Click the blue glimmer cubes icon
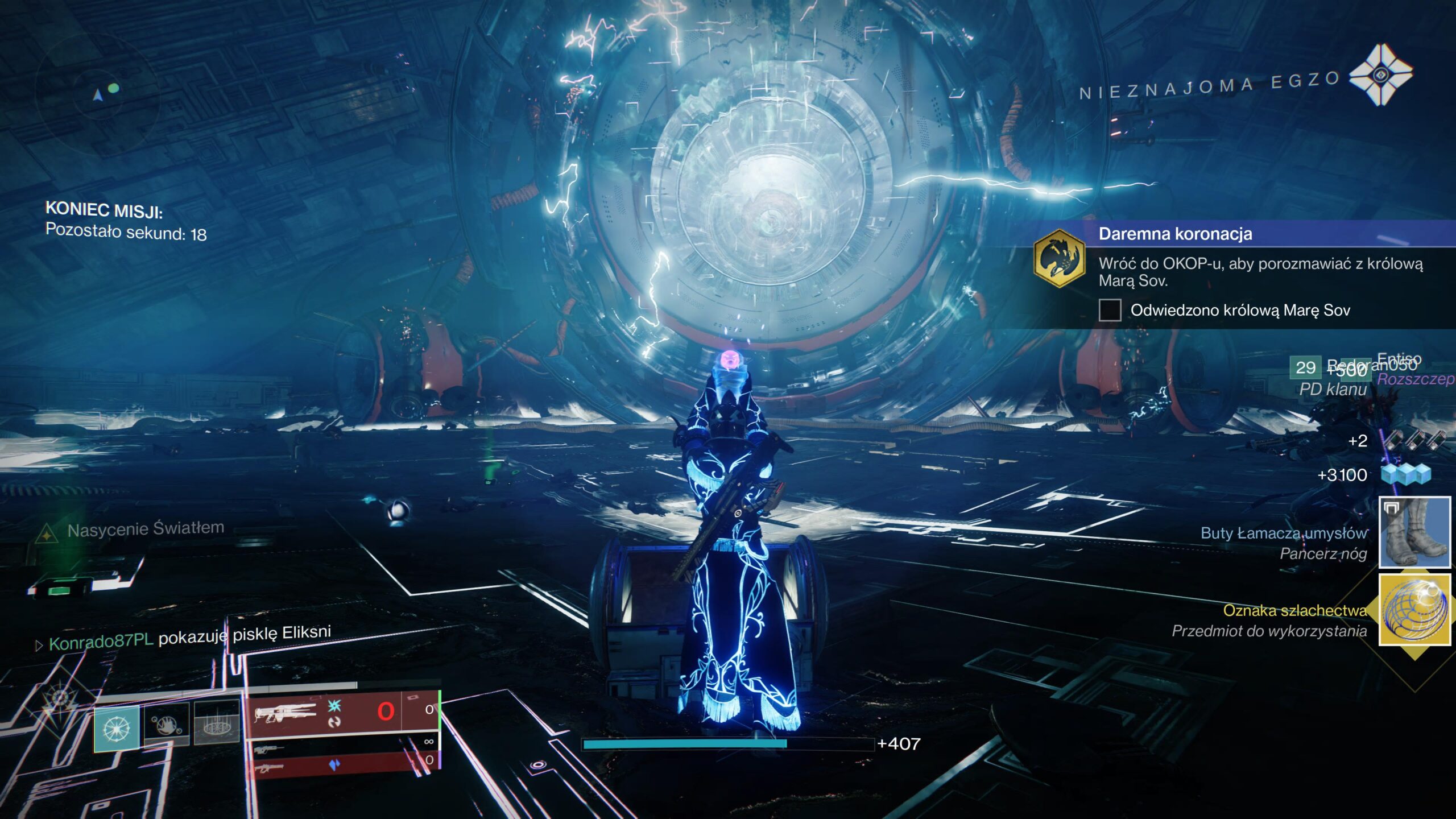The height and width of the screenshot is (819, 1456). (x=1406, y=474)
